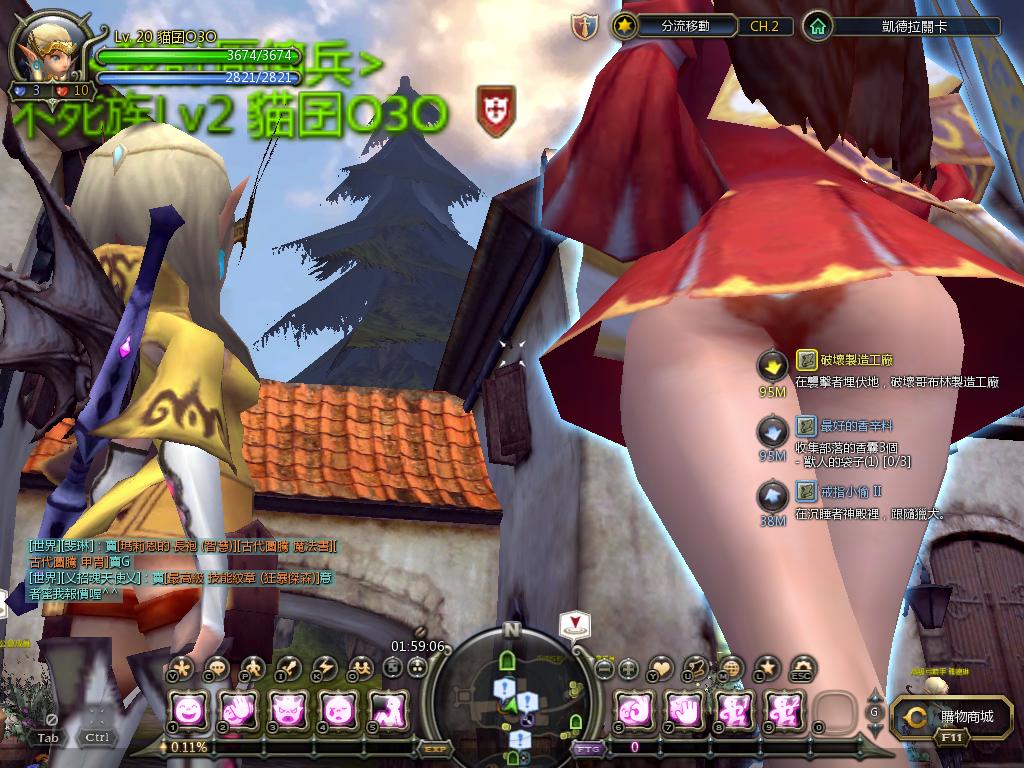Open the two-people social menu icon
Viewport: 1024px width, 768px height.
tap(361, 668)
